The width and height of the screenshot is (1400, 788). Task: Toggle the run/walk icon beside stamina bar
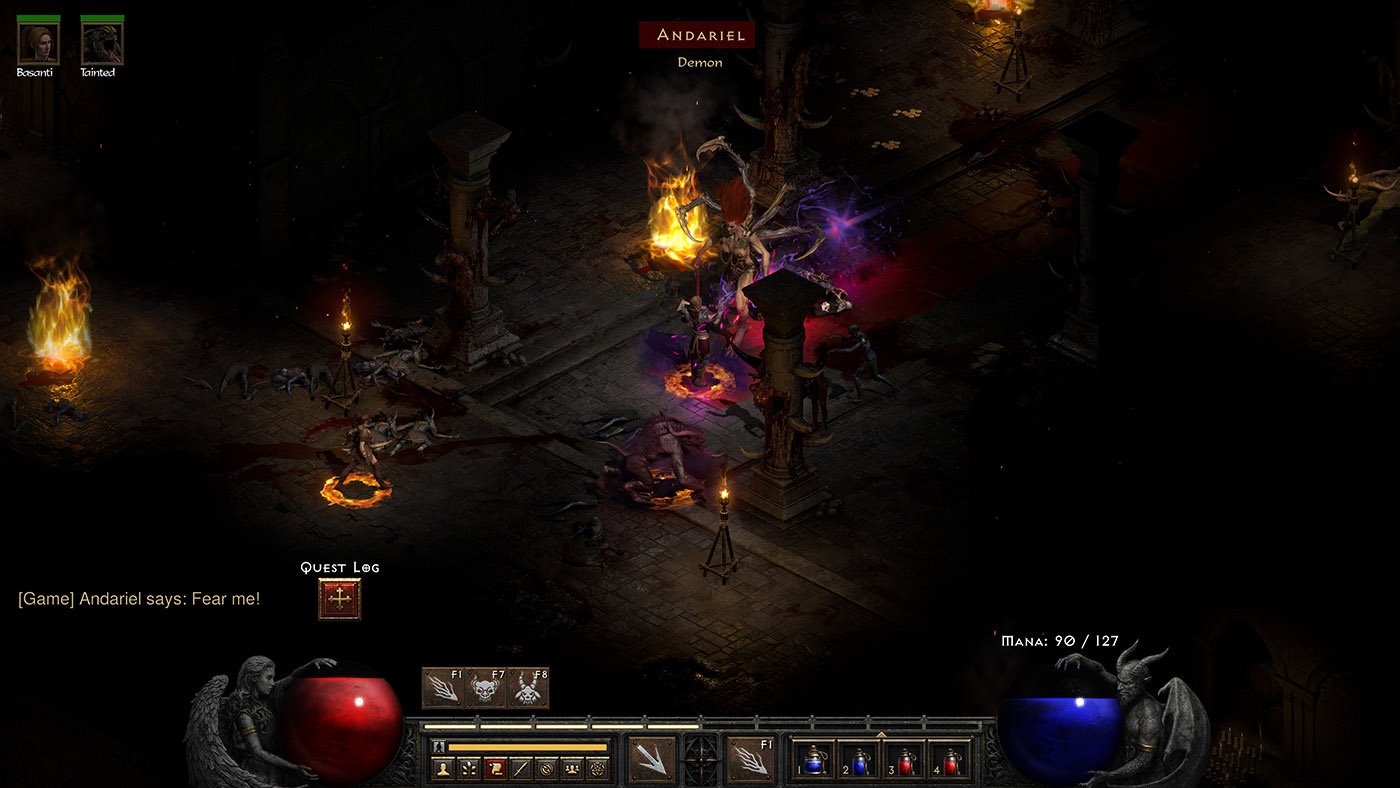(x=438, y=747)
